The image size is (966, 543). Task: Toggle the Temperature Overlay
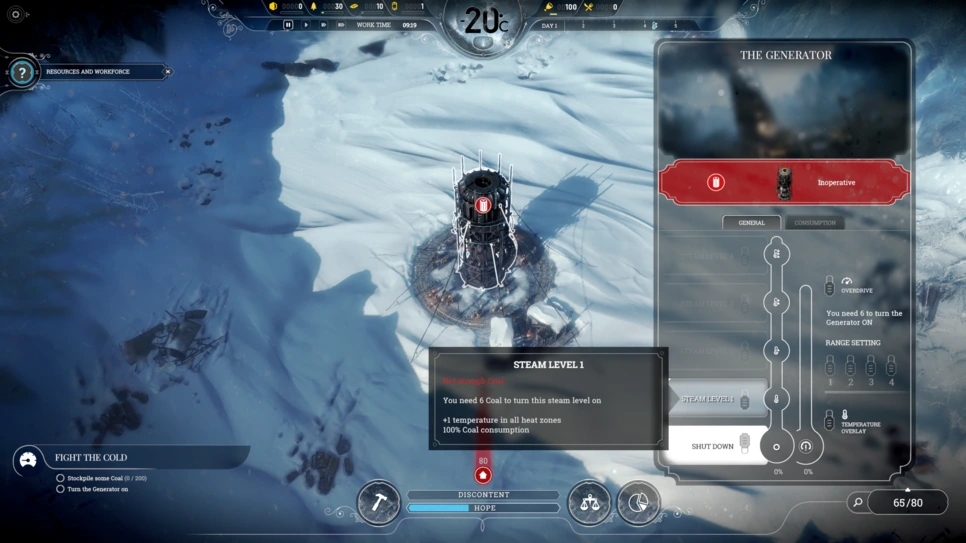[829, 421]
